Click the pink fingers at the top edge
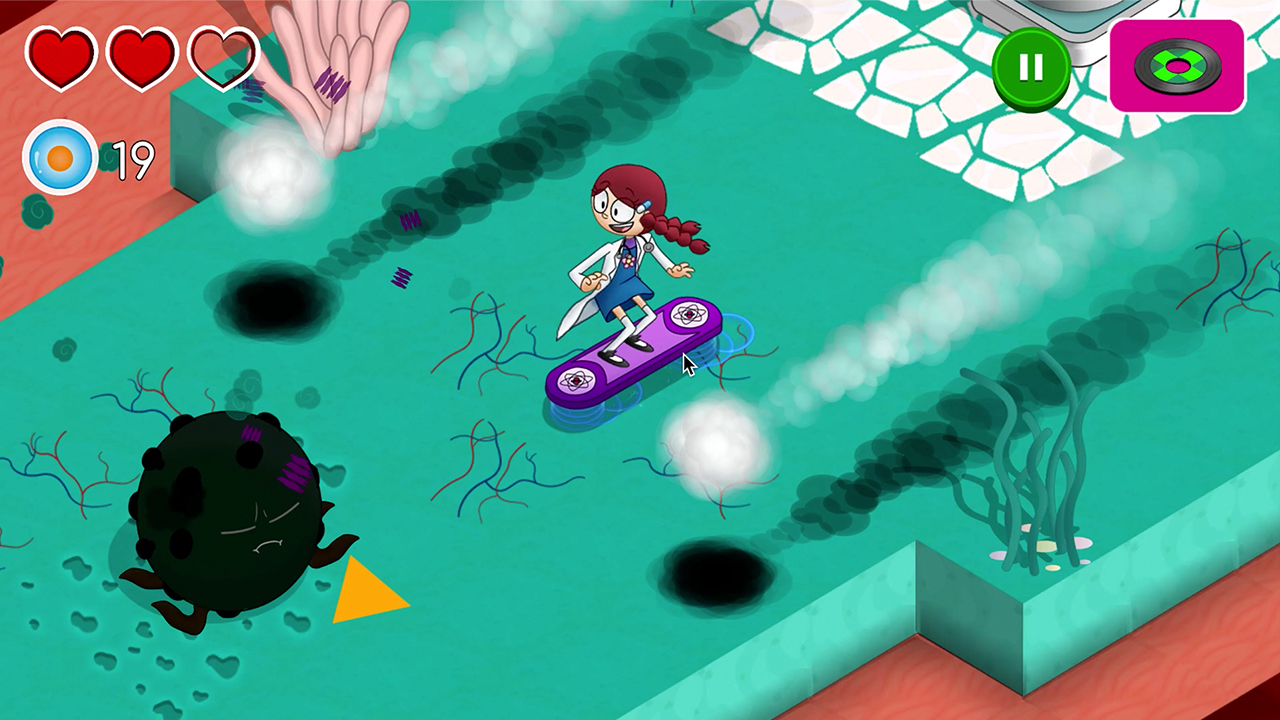This screenshot has width=1280, height=720. click(x=330, y=60)
